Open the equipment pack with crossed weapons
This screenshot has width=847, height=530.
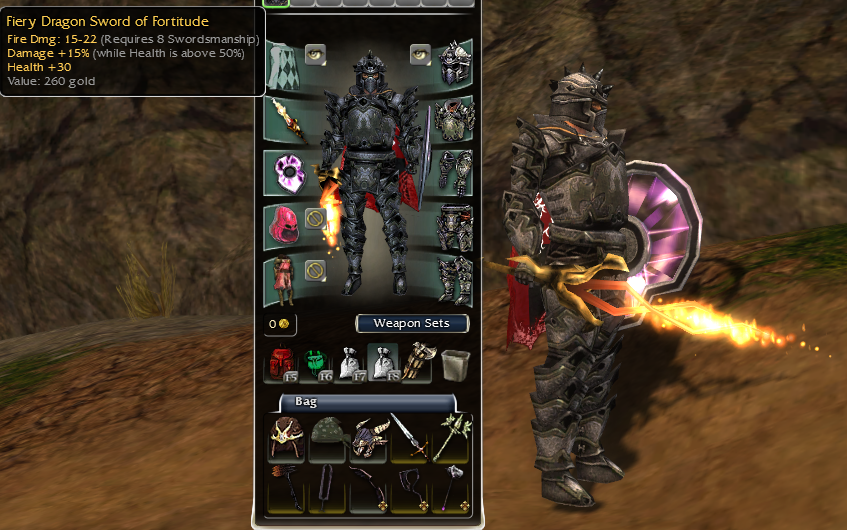[x=419, y=365]
